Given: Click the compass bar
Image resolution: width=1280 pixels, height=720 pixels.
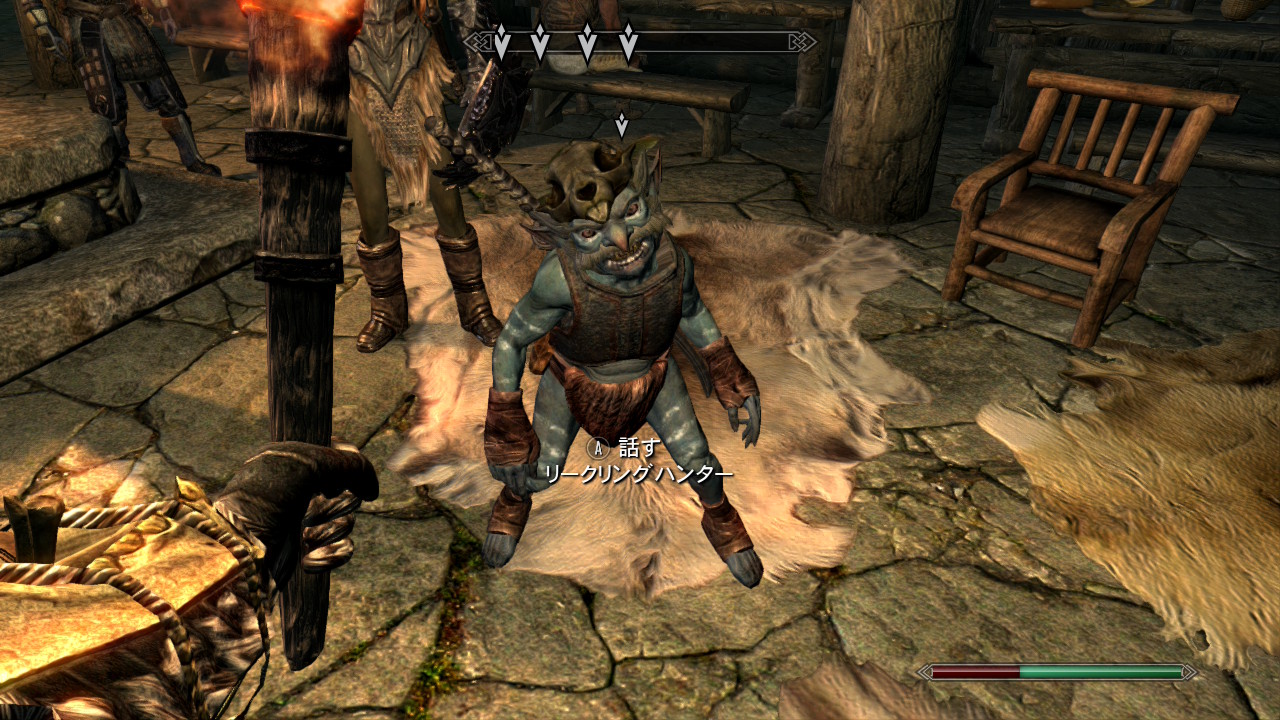Looking at the screenshot, I should tap(640, 42).
